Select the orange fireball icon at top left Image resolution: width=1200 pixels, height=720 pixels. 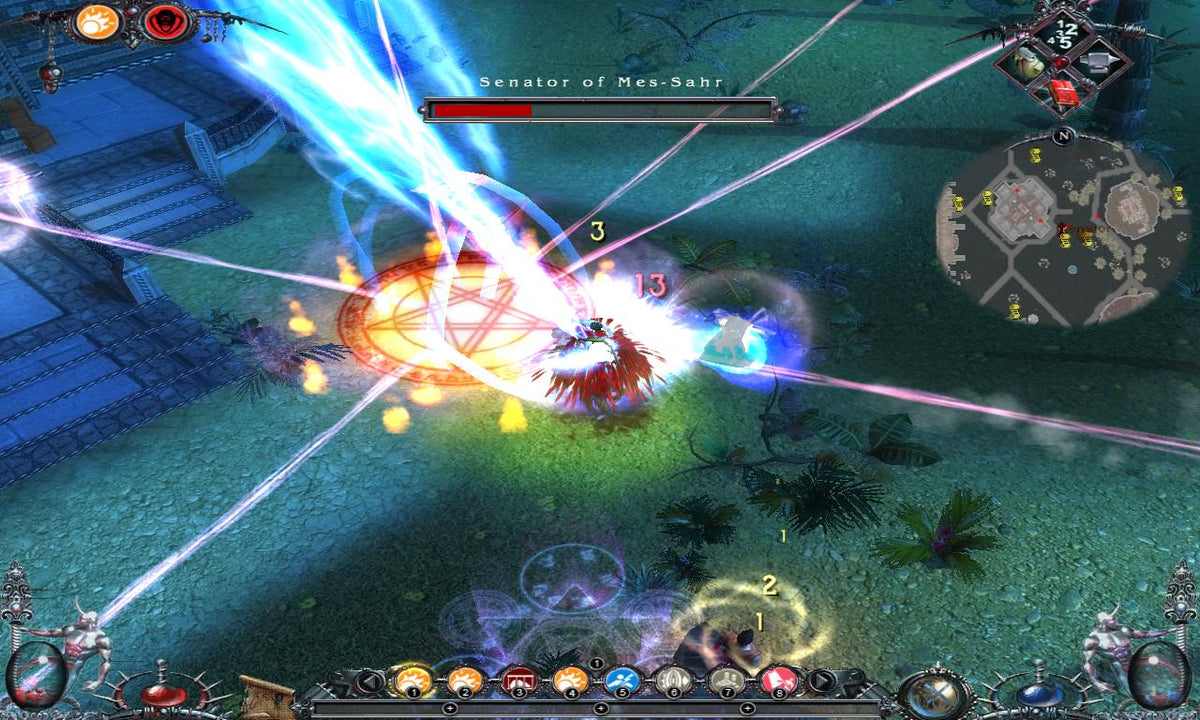(97, 22)
